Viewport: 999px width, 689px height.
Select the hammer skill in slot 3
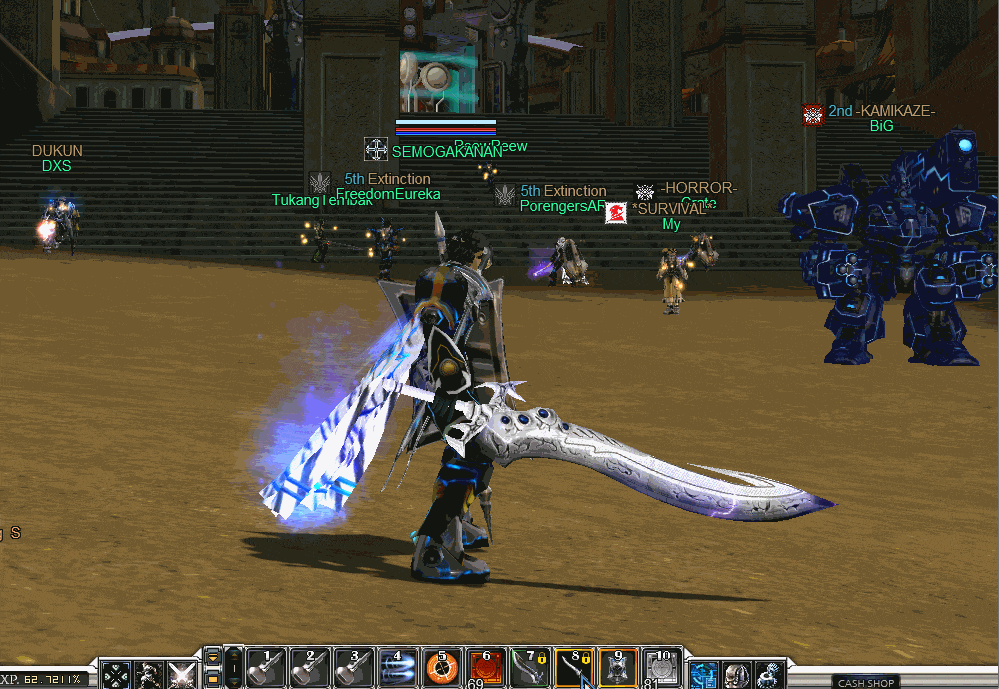(354, 668)
